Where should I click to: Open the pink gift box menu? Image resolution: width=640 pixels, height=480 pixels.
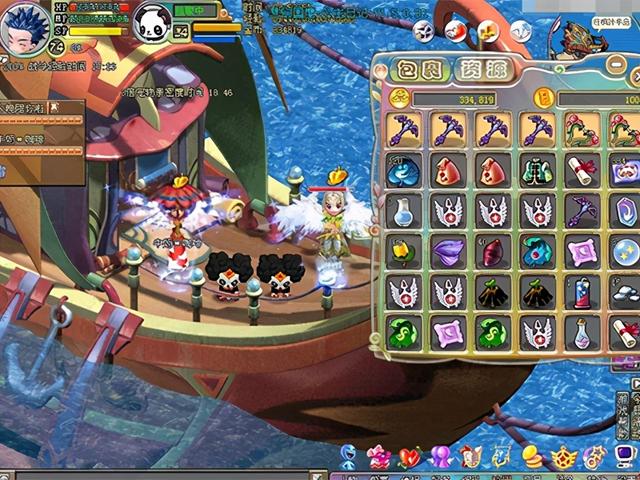point(378,458)
